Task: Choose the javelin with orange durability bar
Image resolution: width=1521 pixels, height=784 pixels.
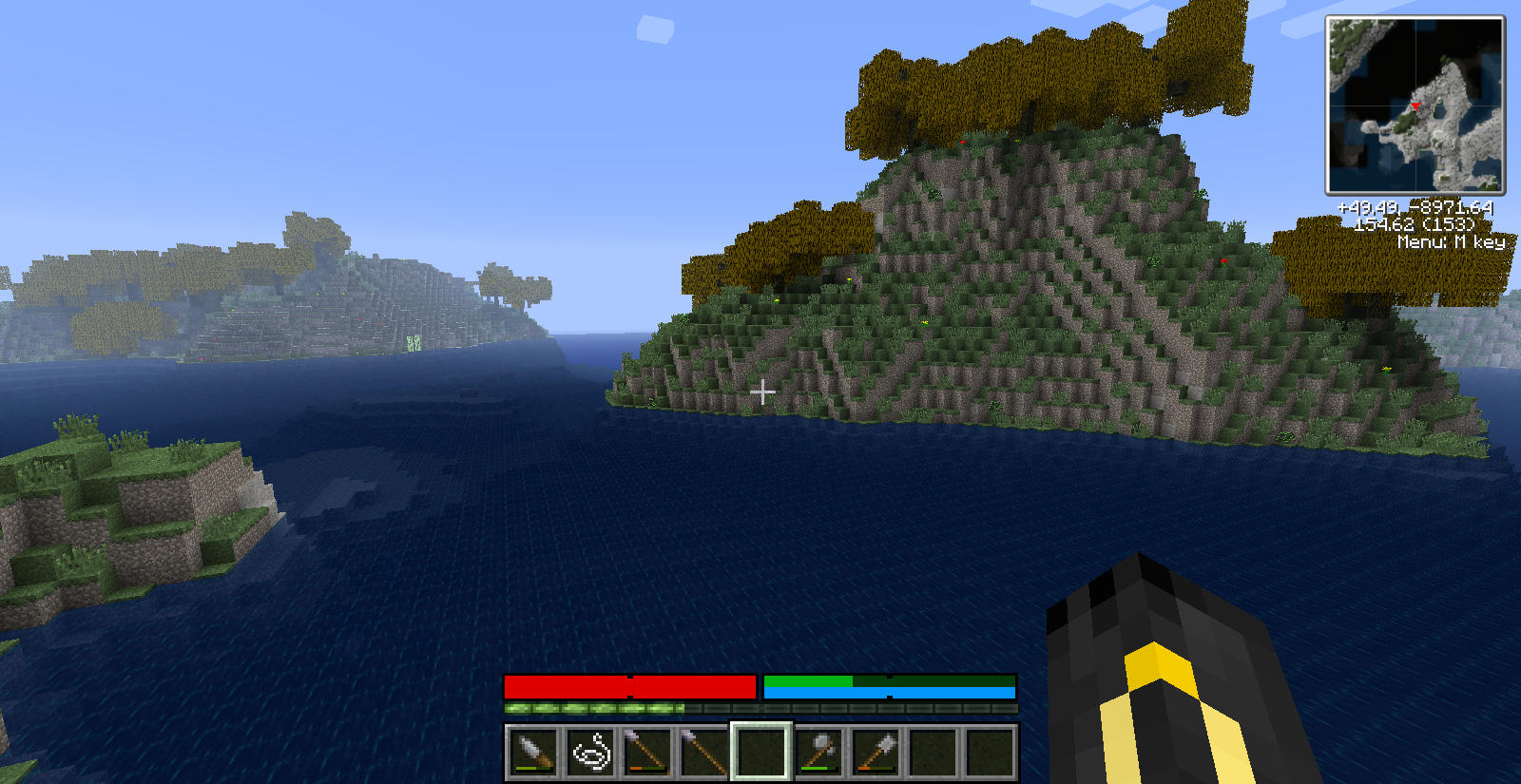Action: pyautogui.click(x=647, y=753)
